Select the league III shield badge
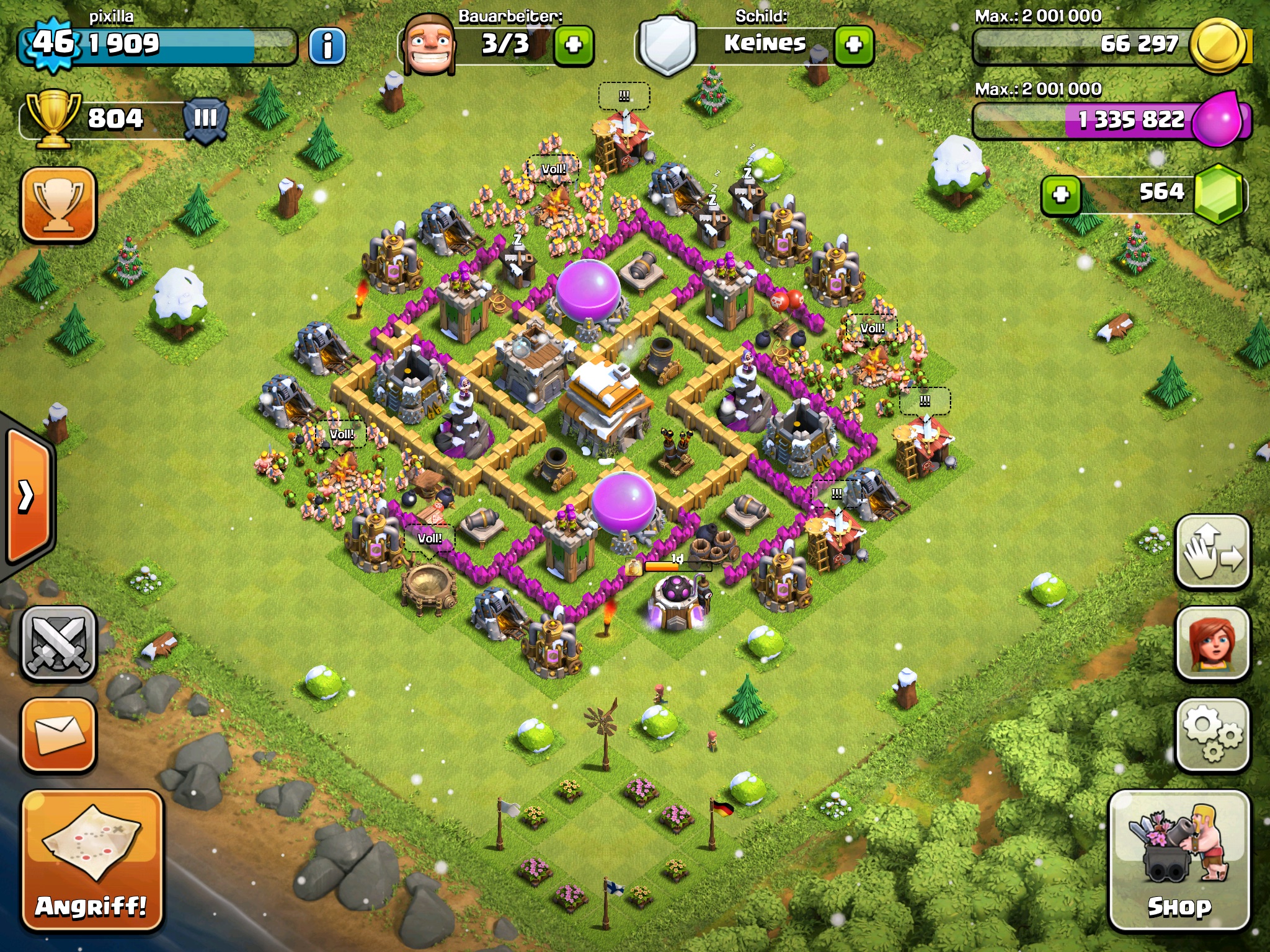The width and height of the screenshot is (1270, 952). pyautogui.click(x=206, y=118)
